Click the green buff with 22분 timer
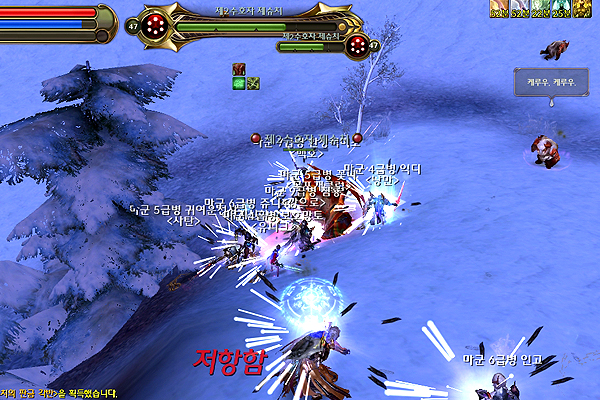Screen dimensions: 600x400 tap(540, 8)
